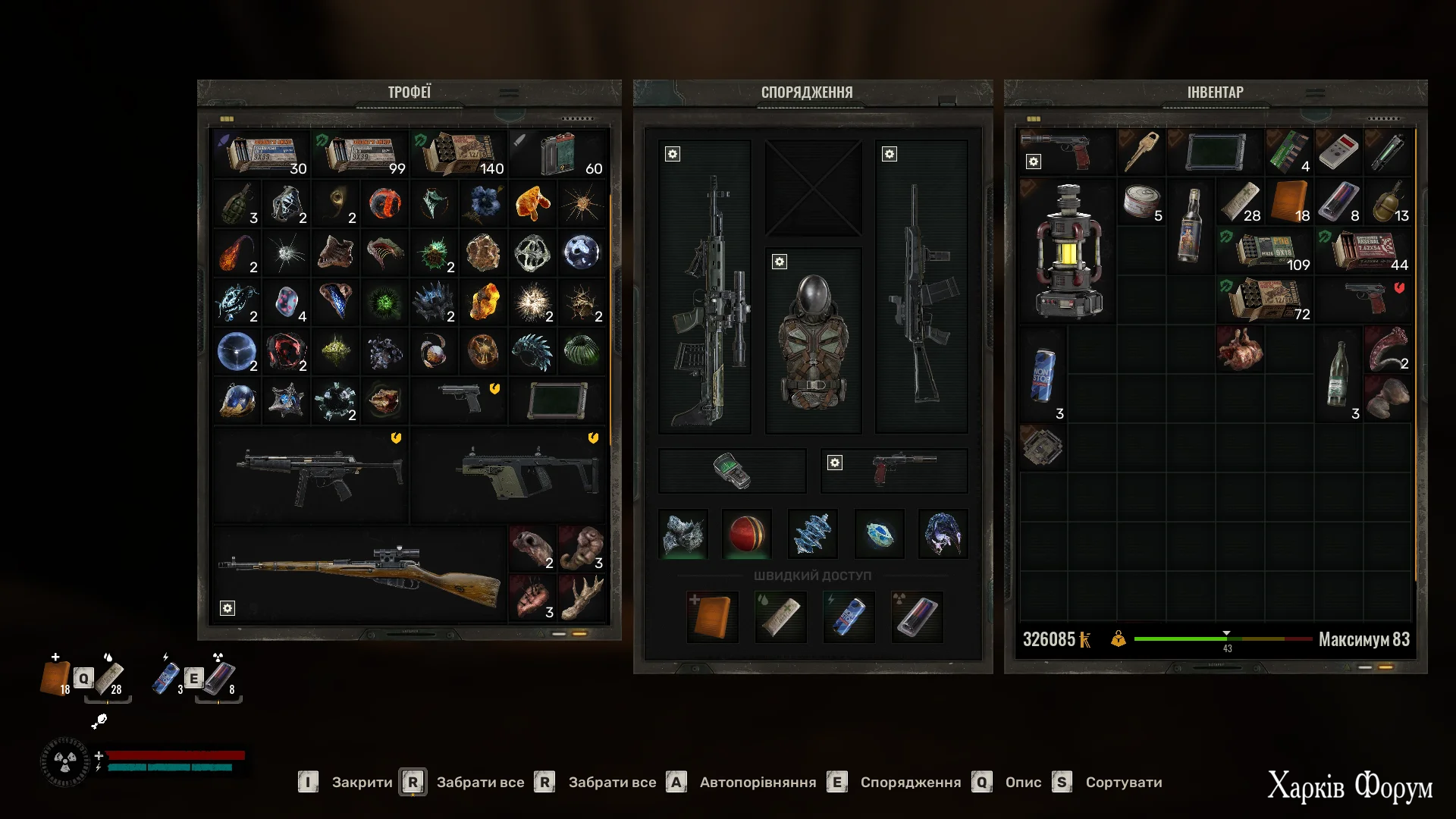The height and width of the screenshot is (819, 1456).
Task: Choose the energy drink quick access slot
Action: coord(849,617)
